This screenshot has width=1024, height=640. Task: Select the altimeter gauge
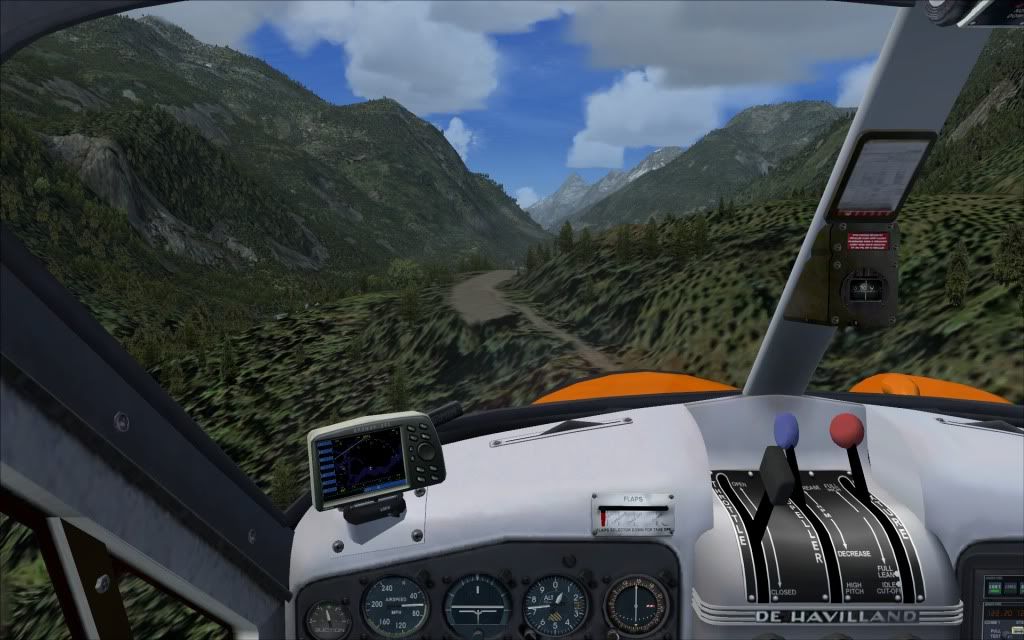click(555, 605)
